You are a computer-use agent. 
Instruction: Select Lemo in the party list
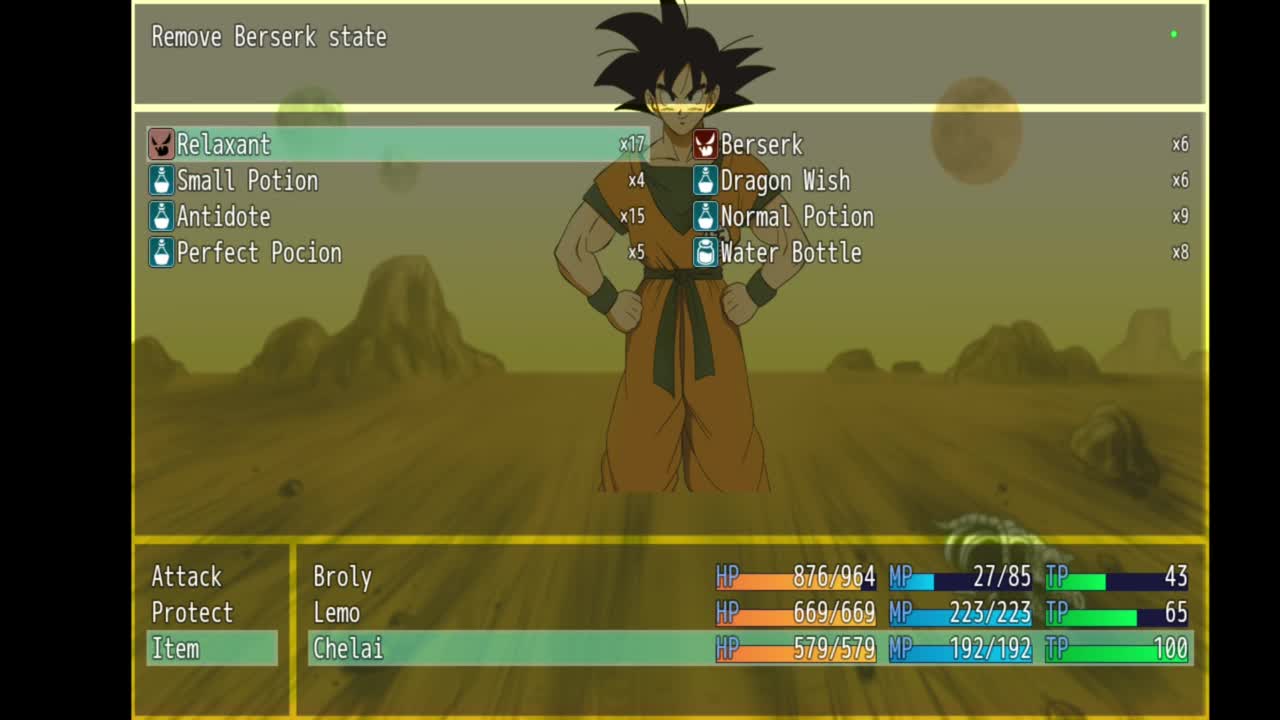[336, 613]
